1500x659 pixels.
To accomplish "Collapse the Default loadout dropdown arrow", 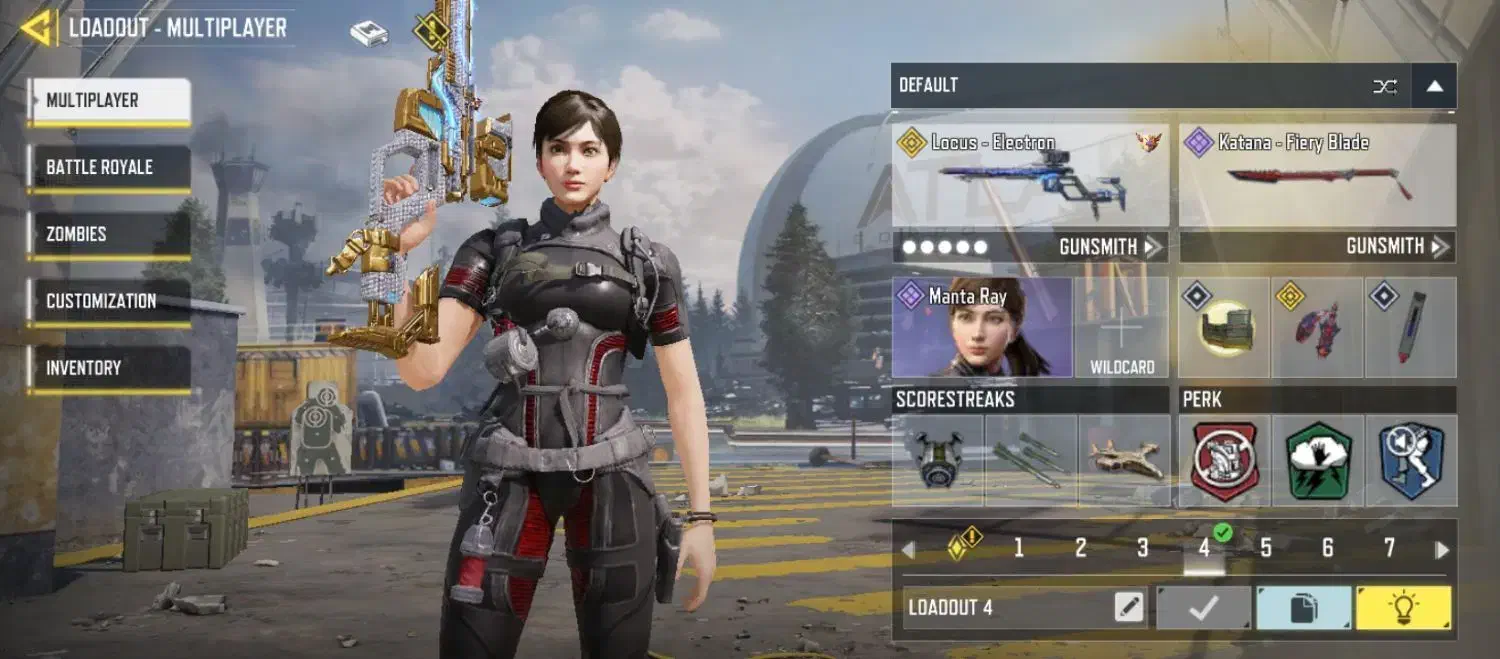I will coord(1434,86).
